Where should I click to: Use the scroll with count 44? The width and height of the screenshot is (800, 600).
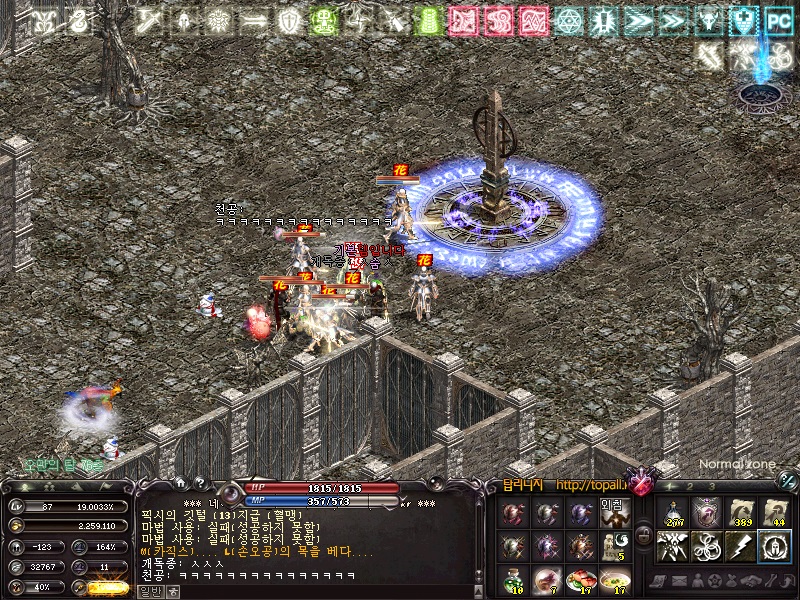pyautogui.click(x=773, y=512)
